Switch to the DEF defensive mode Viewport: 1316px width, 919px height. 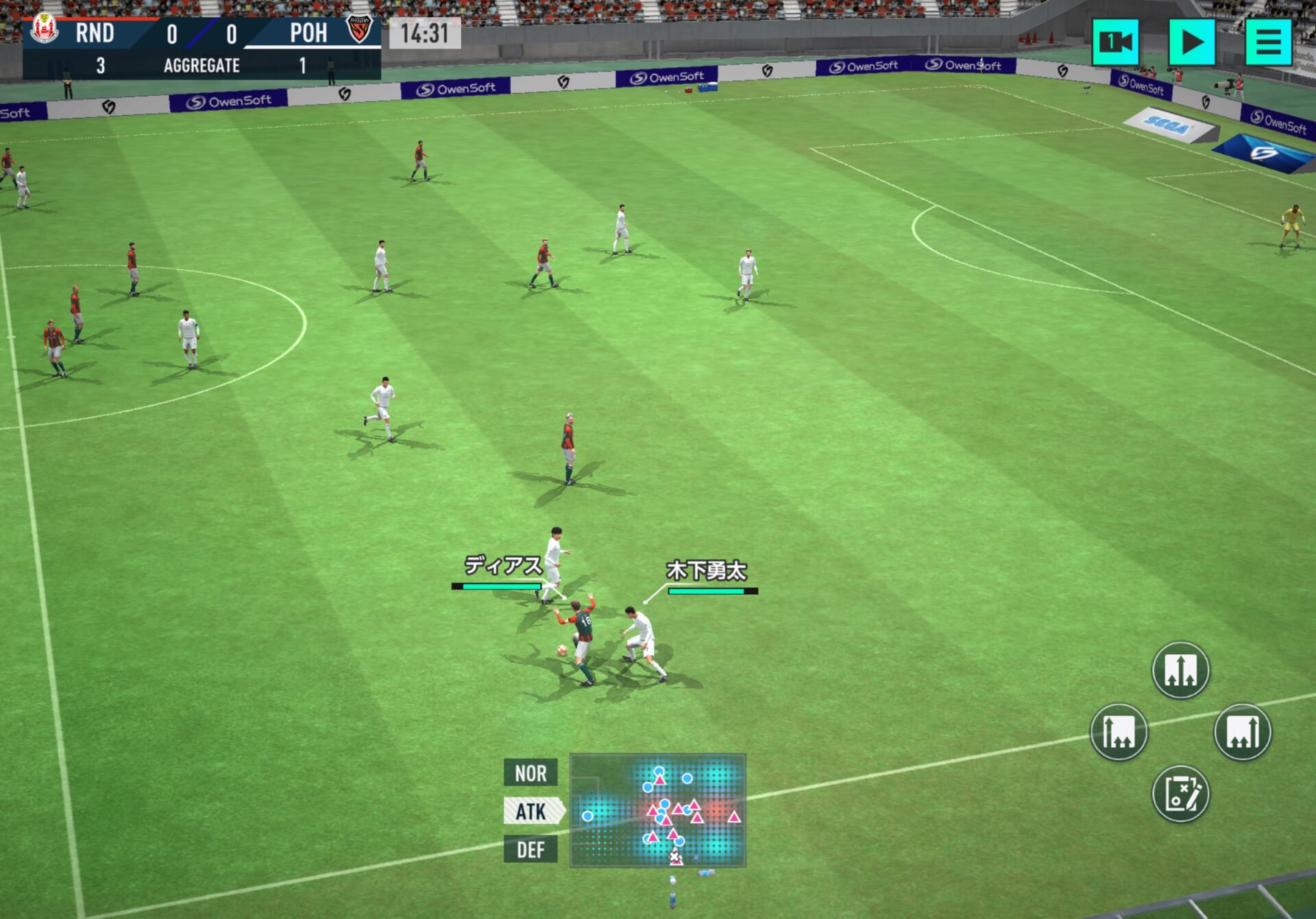[531, 850]
